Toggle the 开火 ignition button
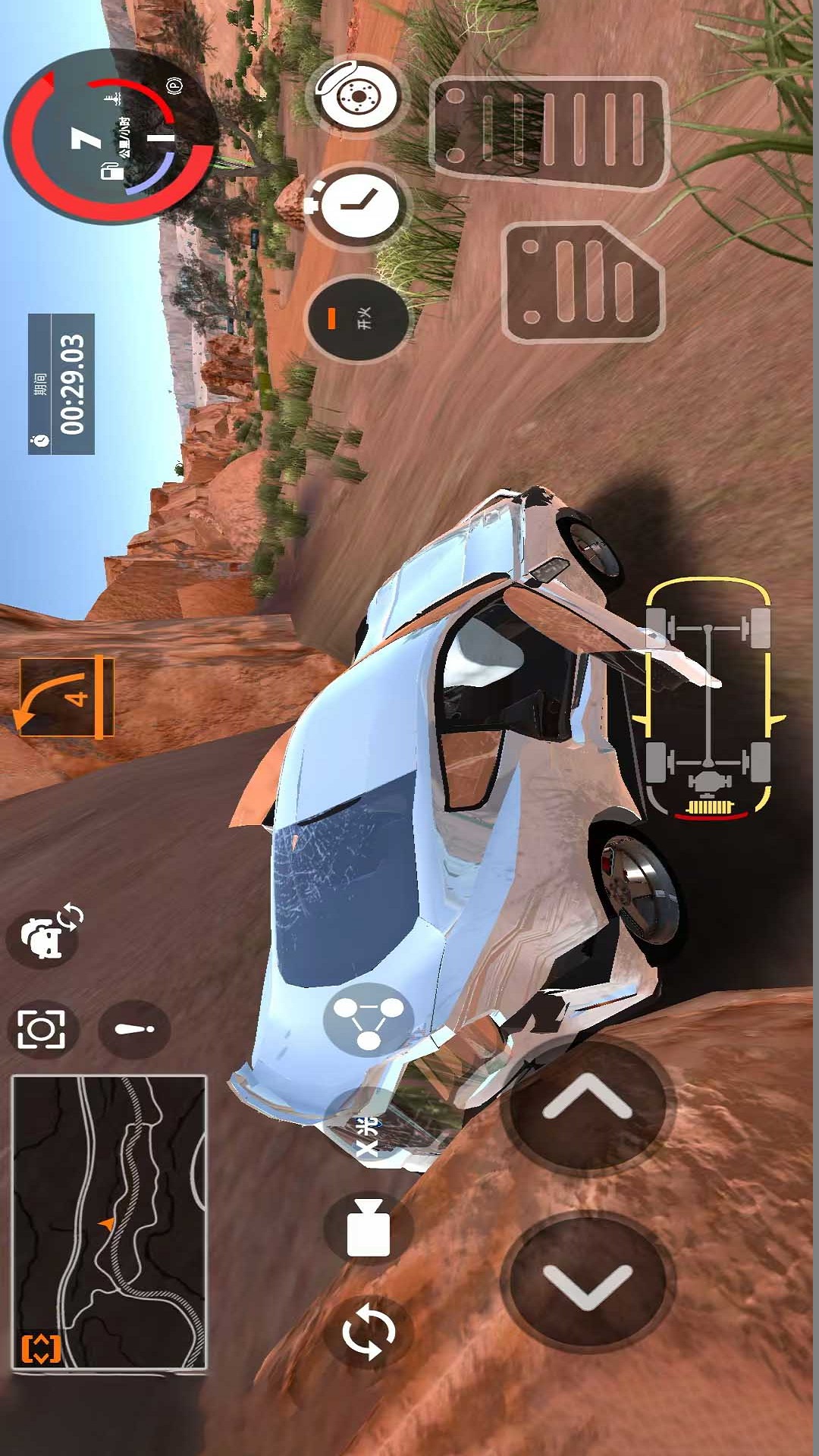The image size is (819, 1456). click(356, 318)
